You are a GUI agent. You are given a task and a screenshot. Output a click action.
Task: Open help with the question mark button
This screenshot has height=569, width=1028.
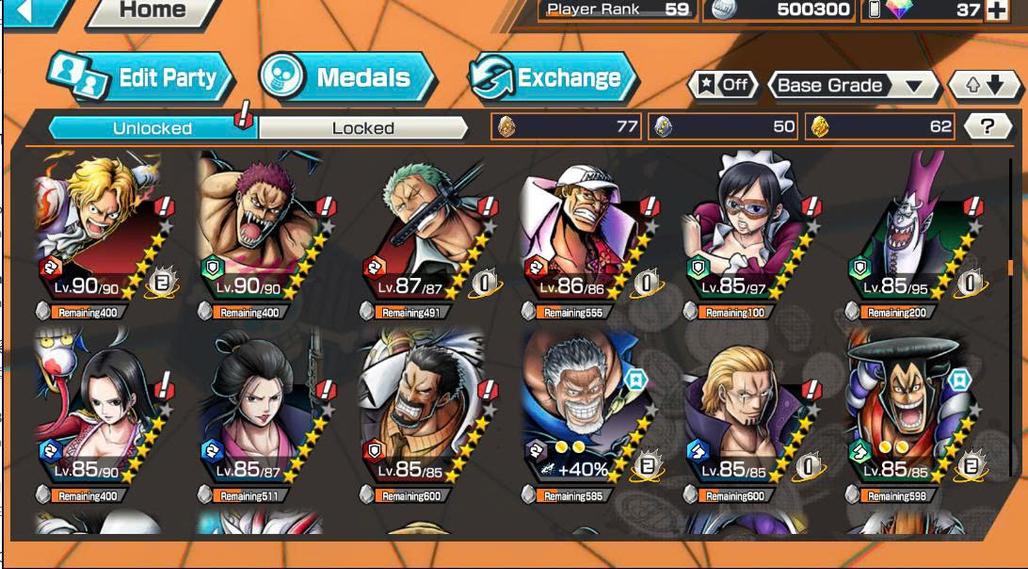(987, 126)
